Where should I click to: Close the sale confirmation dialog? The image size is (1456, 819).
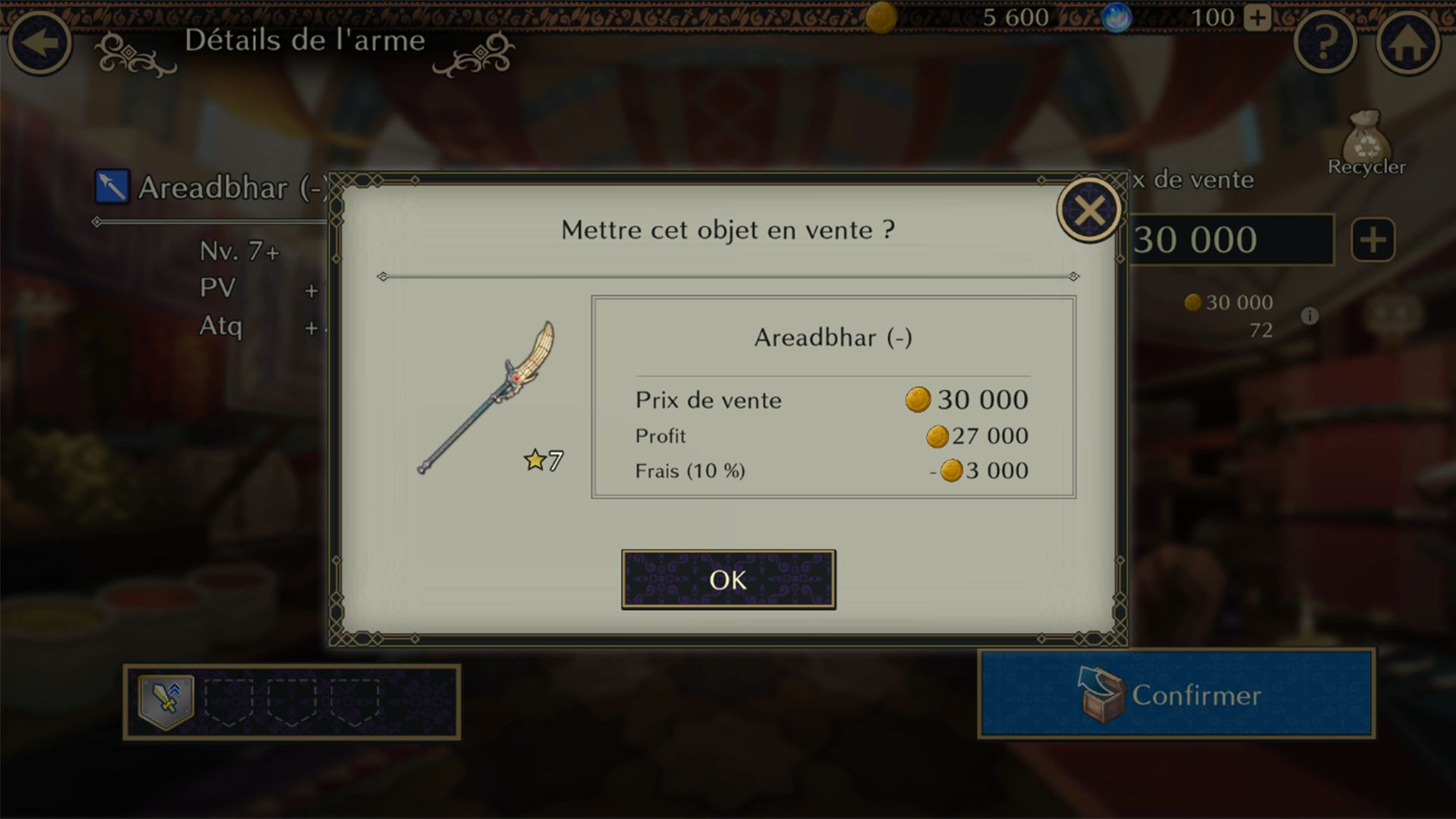pyautogui.click(x=1089, y=210)
